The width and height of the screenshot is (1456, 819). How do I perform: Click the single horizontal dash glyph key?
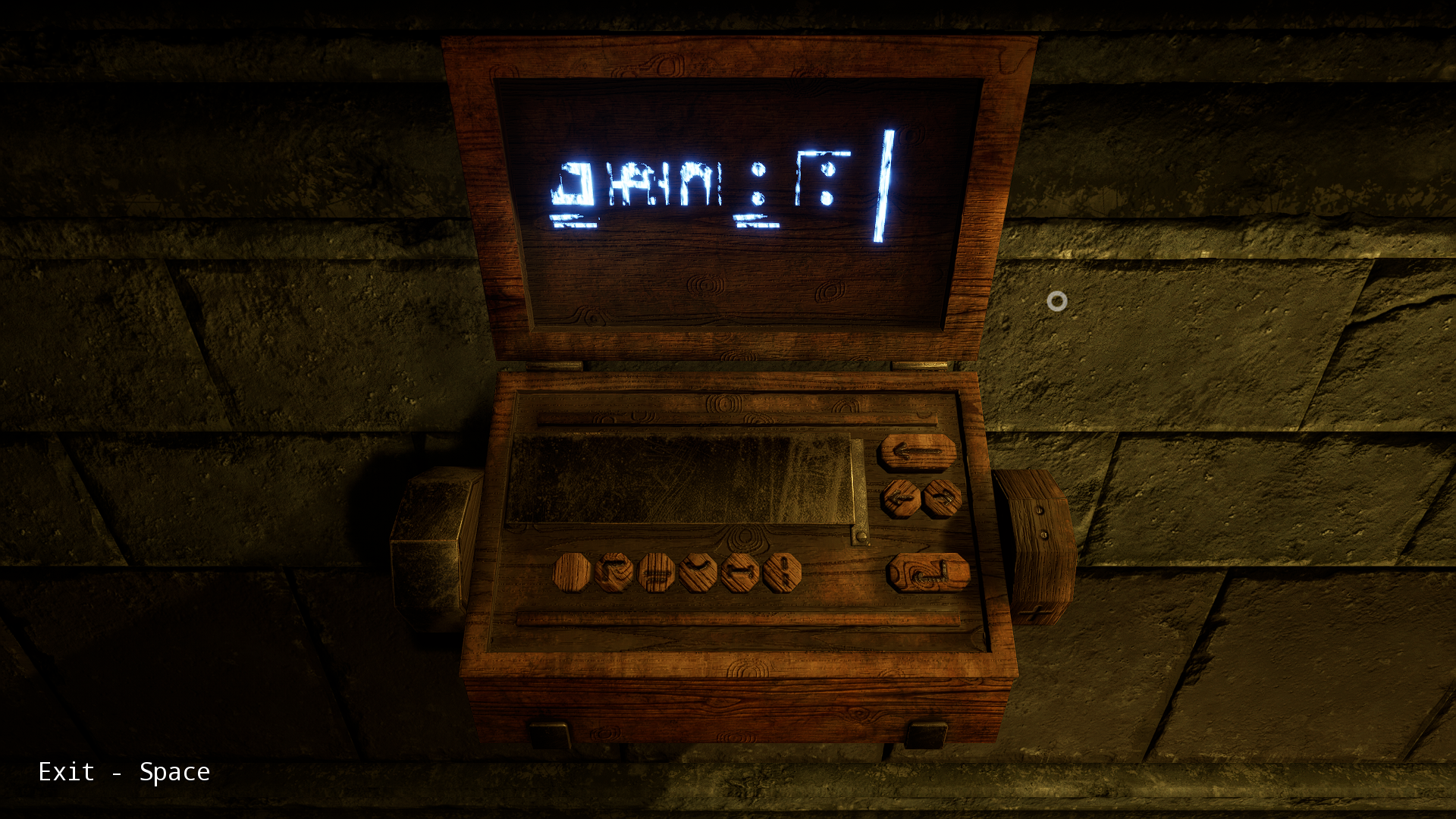[740, 572]
